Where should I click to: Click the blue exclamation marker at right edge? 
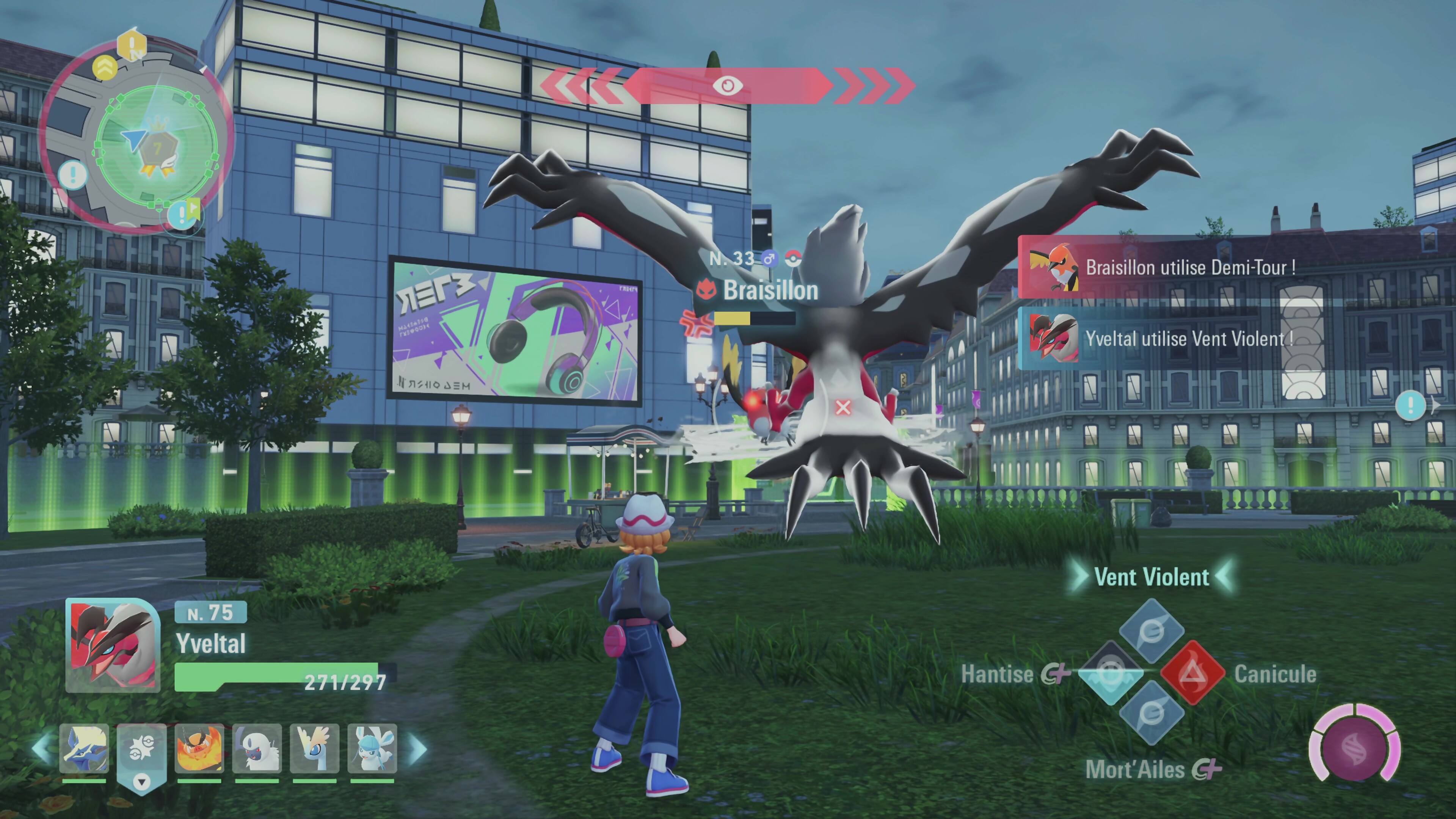pyautogui.click(x=1410, y=405)
